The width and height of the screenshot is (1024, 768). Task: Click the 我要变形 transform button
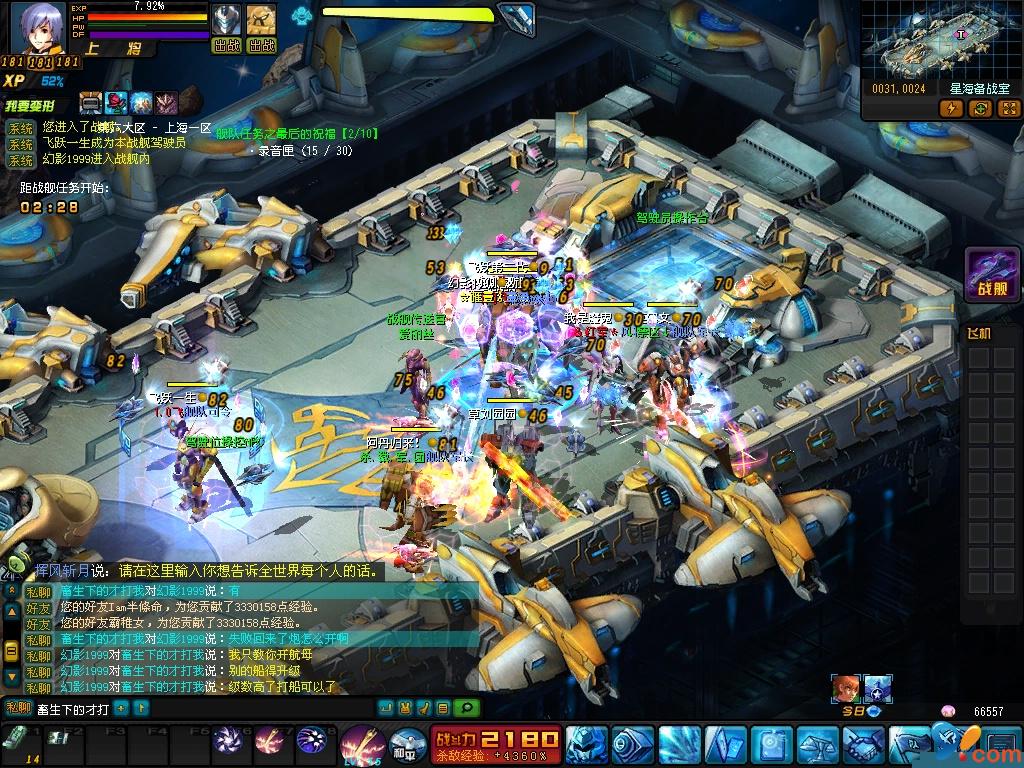coord(36,105)
